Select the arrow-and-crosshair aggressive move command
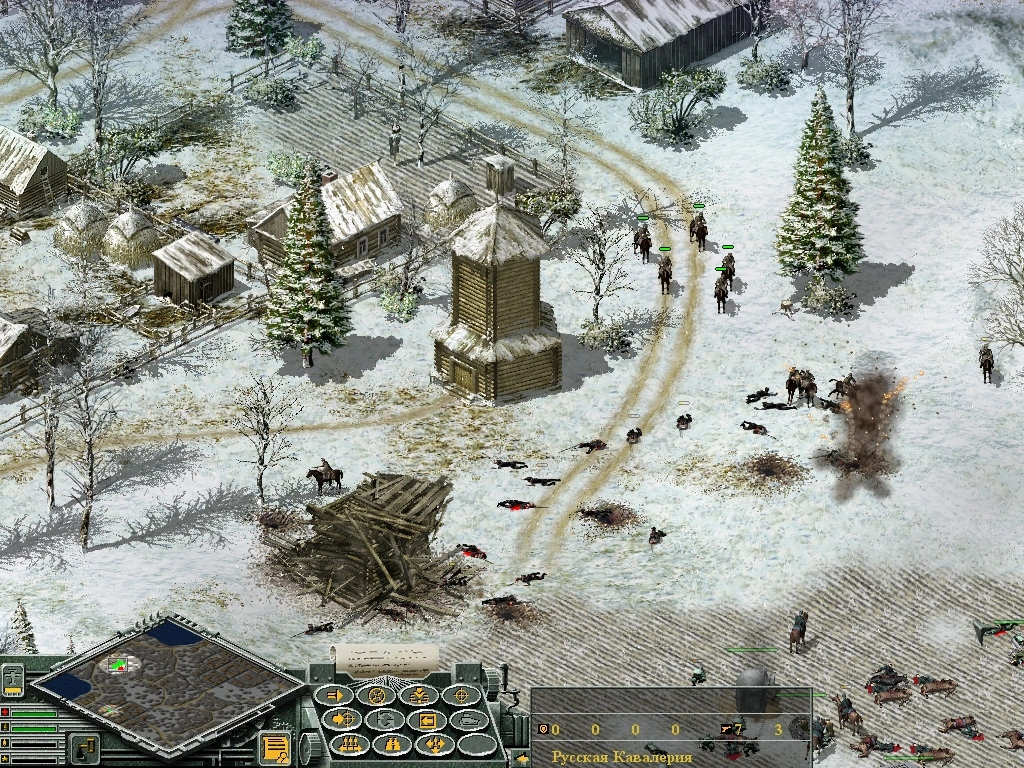Image resolution: width=1024 pixels, height=768 pixels. click(345, 719)
